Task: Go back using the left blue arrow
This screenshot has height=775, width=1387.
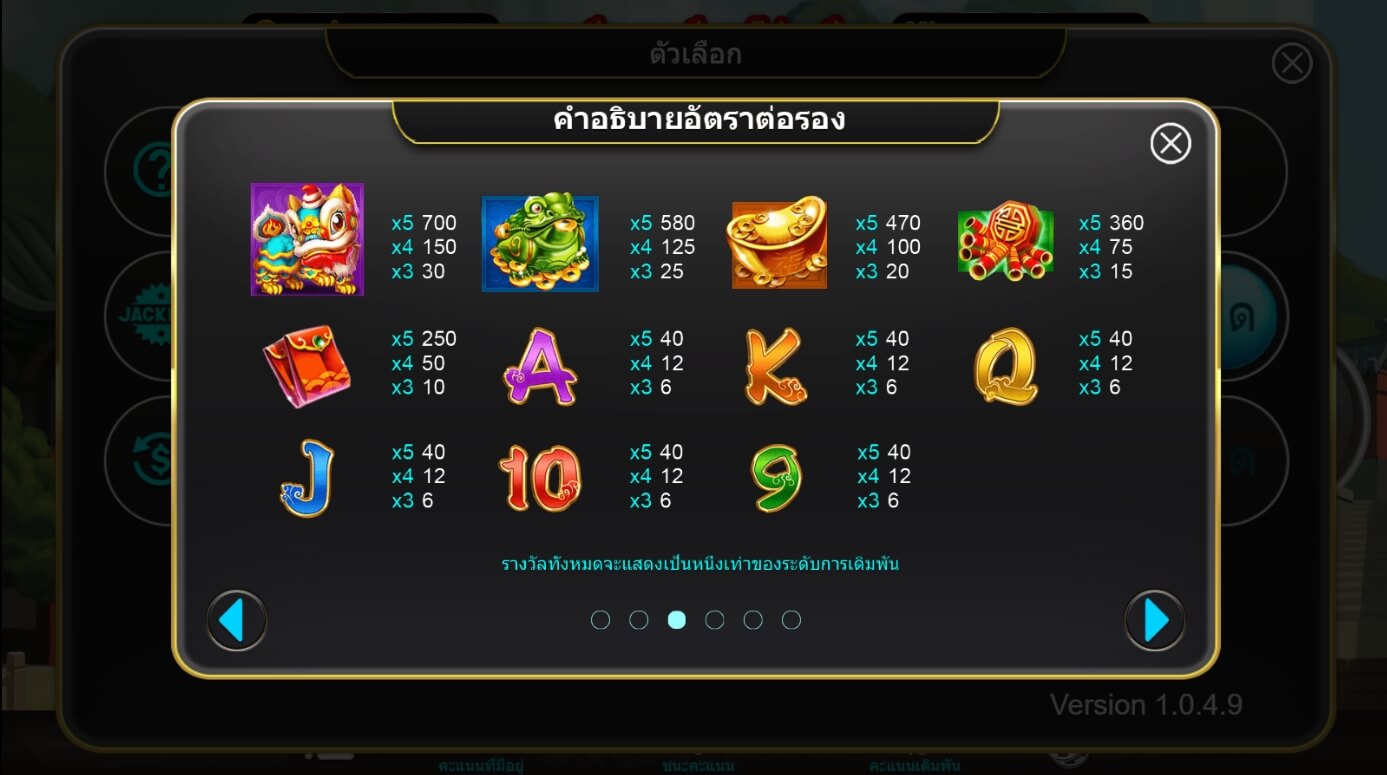Action: tap(237, 620)
